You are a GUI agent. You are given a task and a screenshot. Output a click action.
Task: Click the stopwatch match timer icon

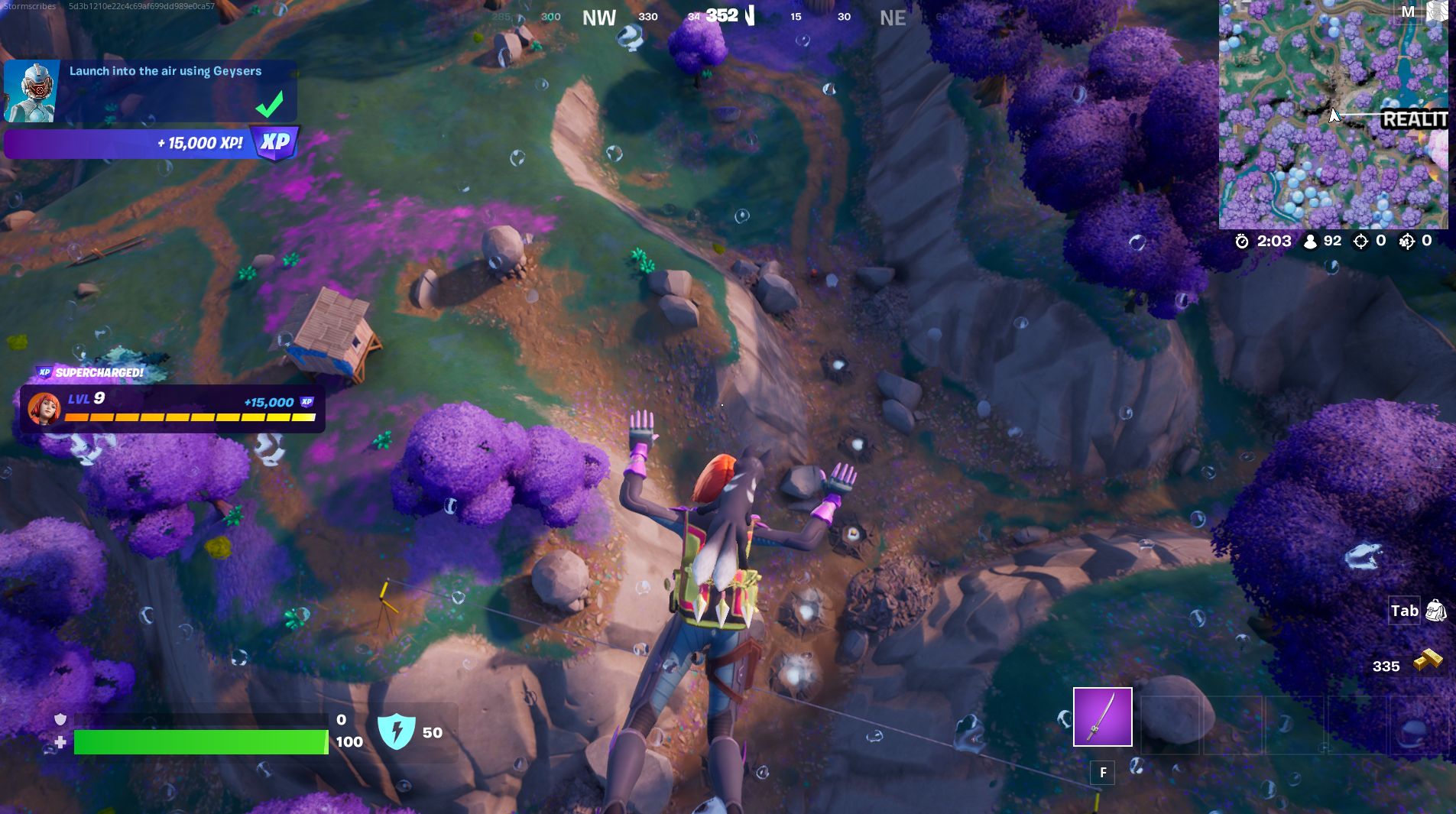(1242, 241)
